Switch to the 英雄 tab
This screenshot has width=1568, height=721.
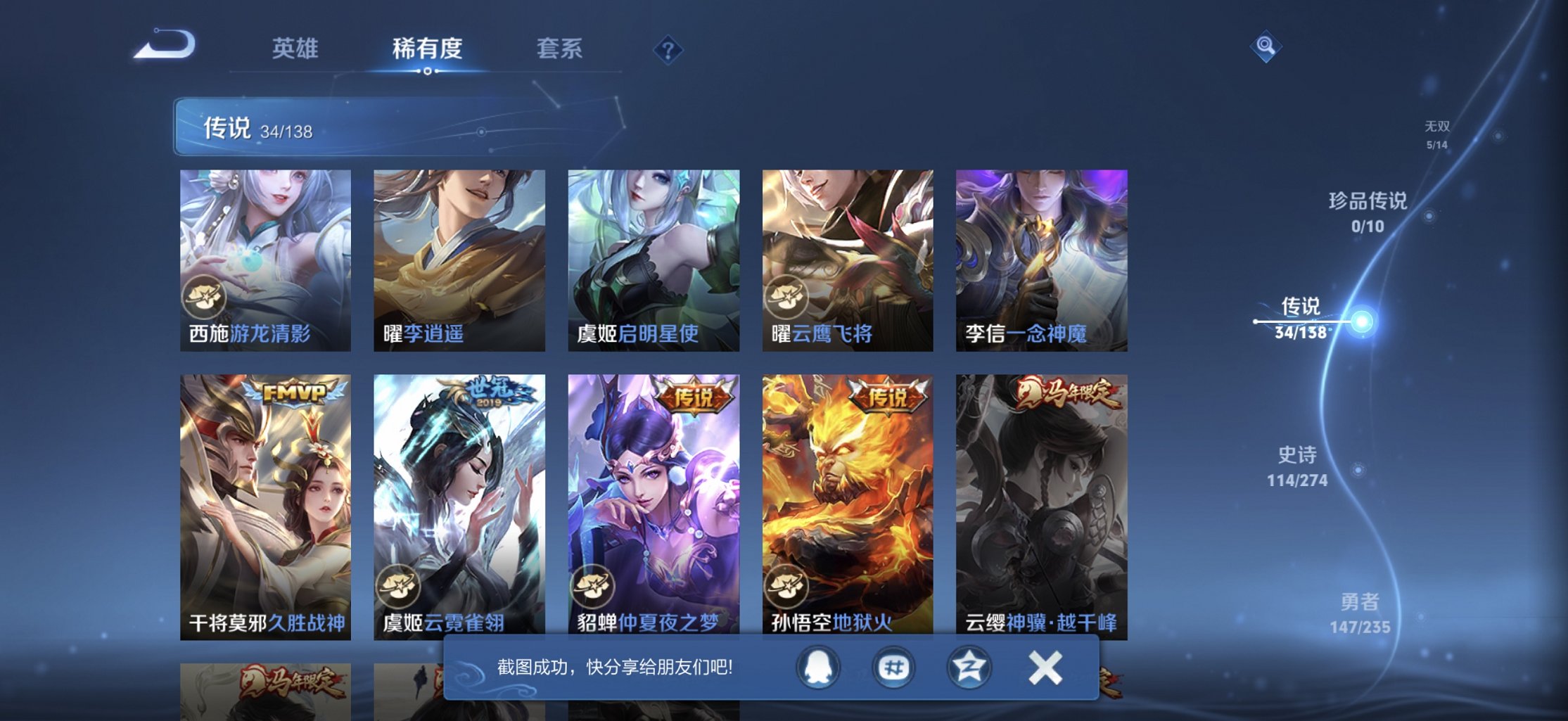coord(295,49)
